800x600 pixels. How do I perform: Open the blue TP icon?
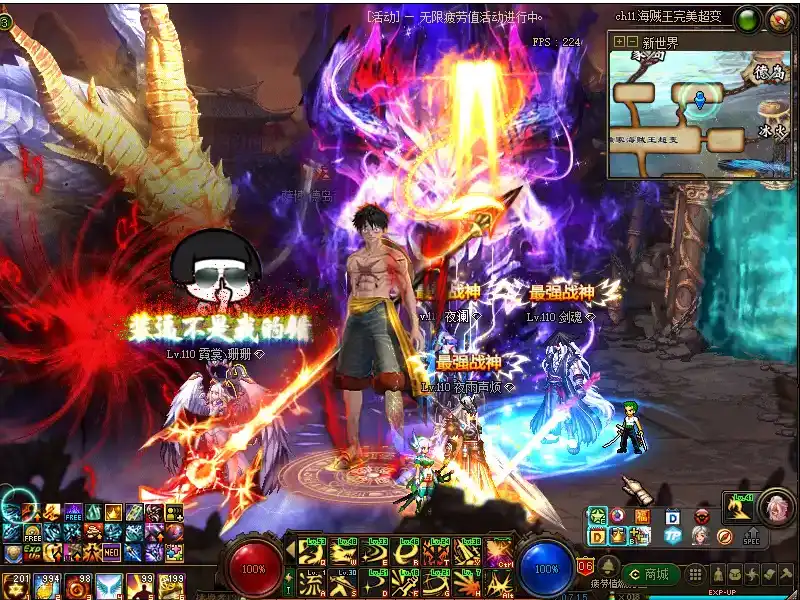(x=672, y=535)
